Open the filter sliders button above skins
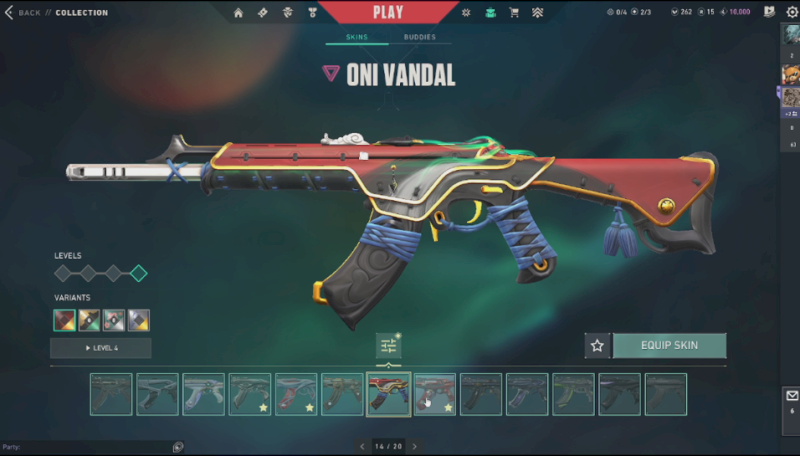The width and height of the screenshot is (800, 456). coord(388,346)
